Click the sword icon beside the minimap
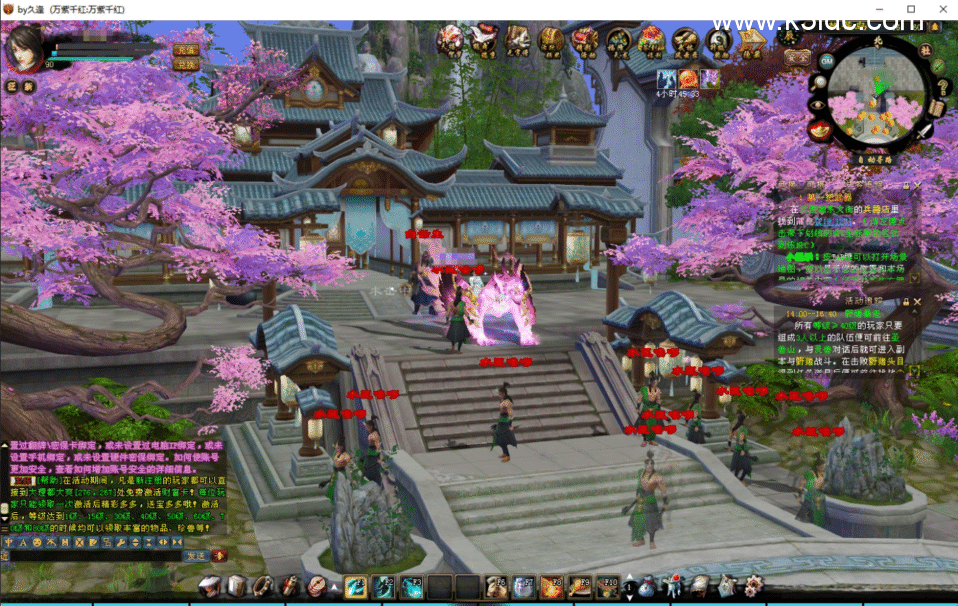Screen dimensions: 958x606 tap(923, 132)
